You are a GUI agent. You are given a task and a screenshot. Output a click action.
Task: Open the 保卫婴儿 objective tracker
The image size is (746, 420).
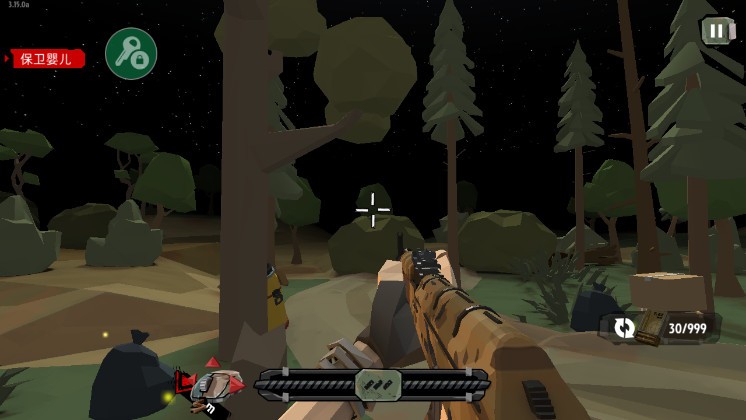coord(47,59)
